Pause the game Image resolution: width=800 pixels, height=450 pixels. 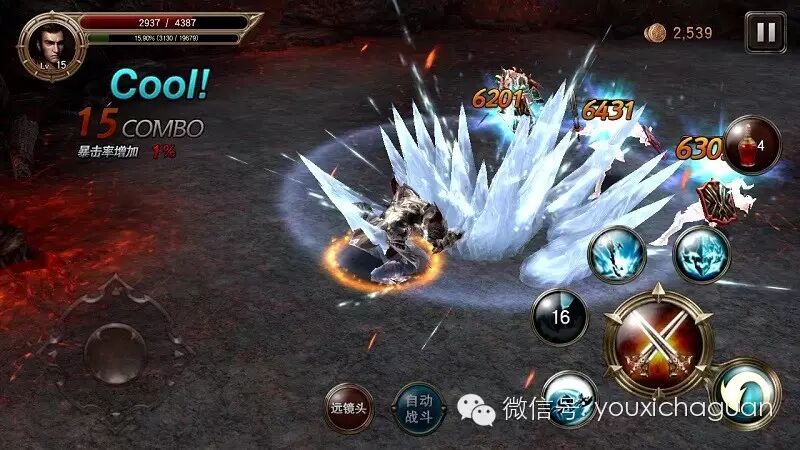pyautogui.click(x=765, y=32)
